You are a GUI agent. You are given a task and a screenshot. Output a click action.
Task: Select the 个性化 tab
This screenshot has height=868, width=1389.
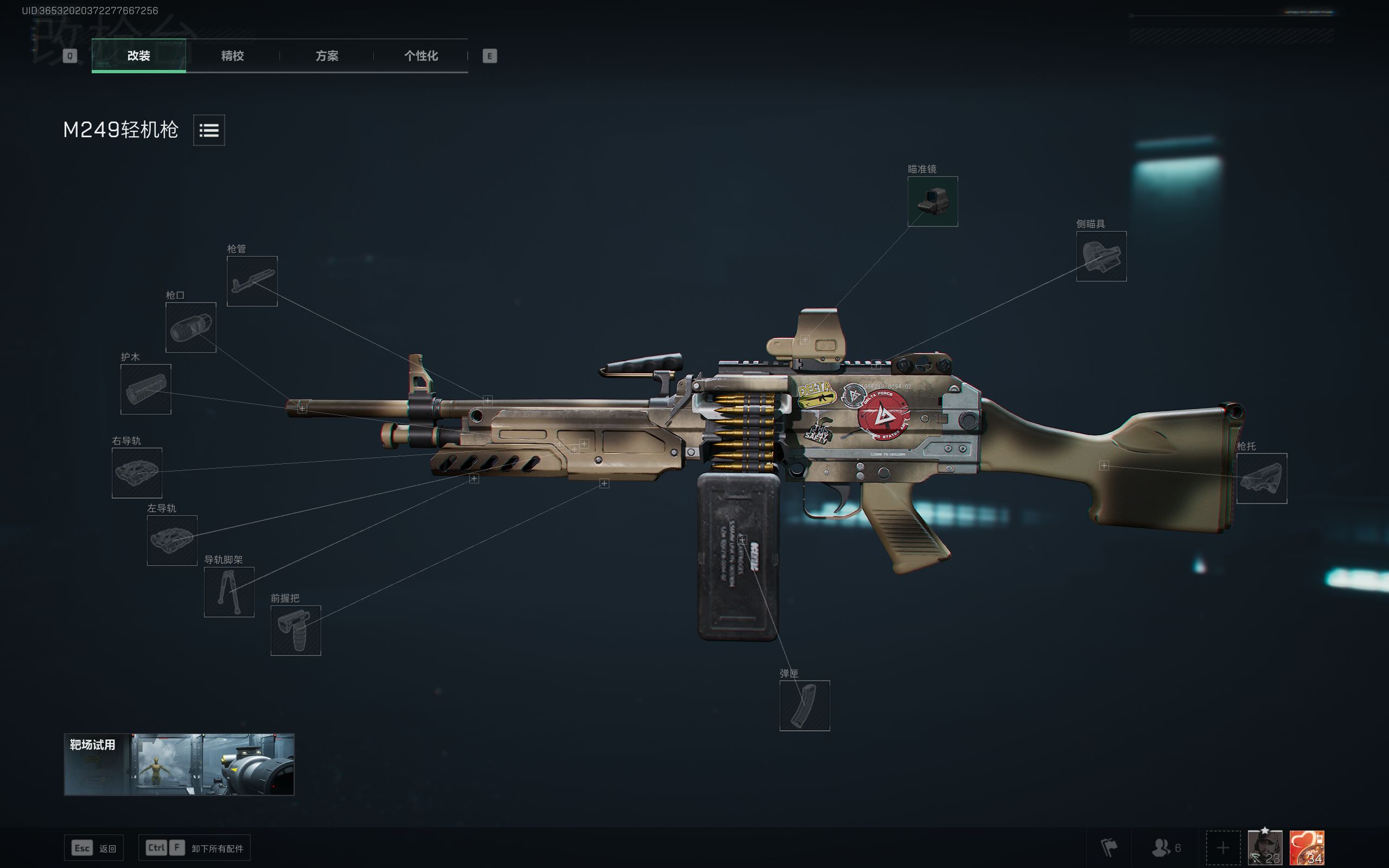(x=420, y=56)
